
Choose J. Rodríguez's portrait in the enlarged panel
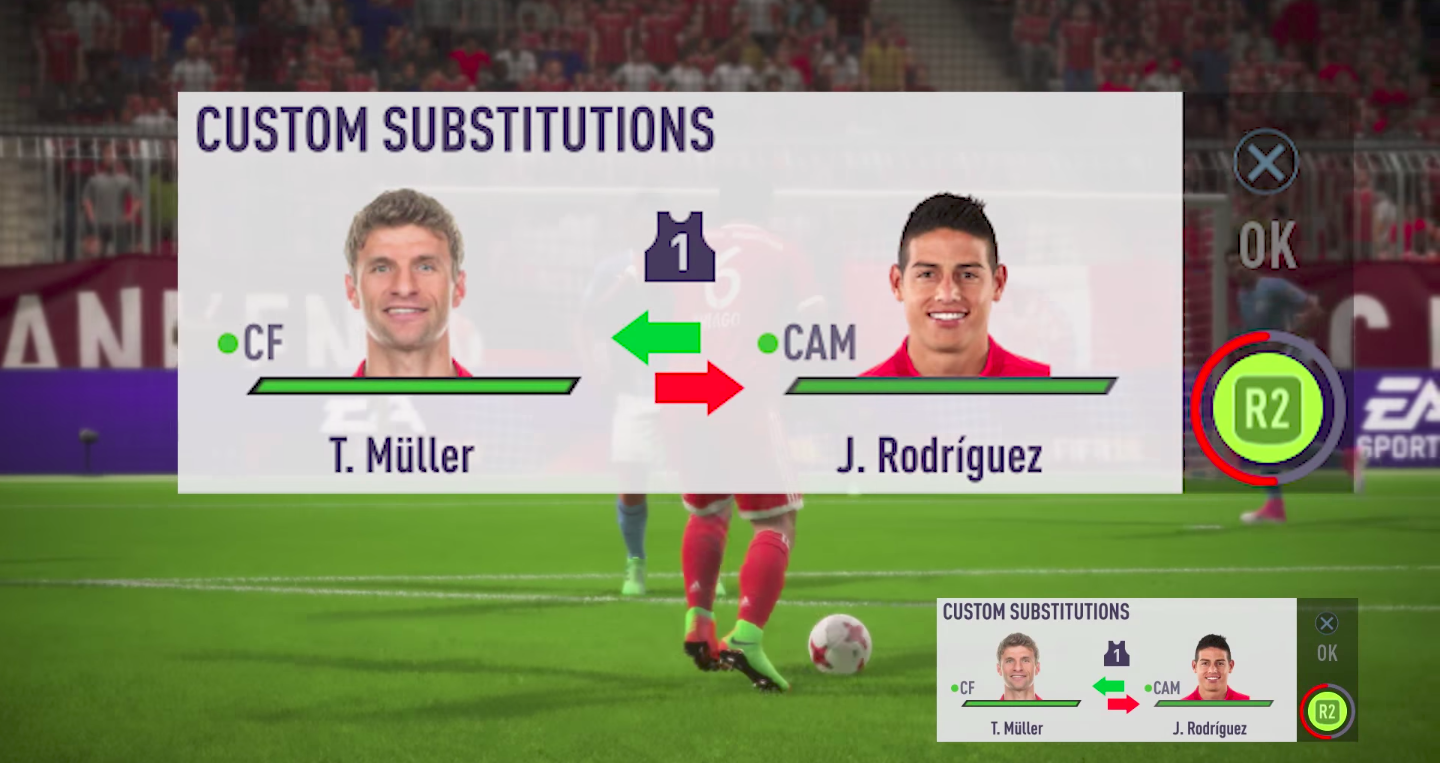(946, 286)
